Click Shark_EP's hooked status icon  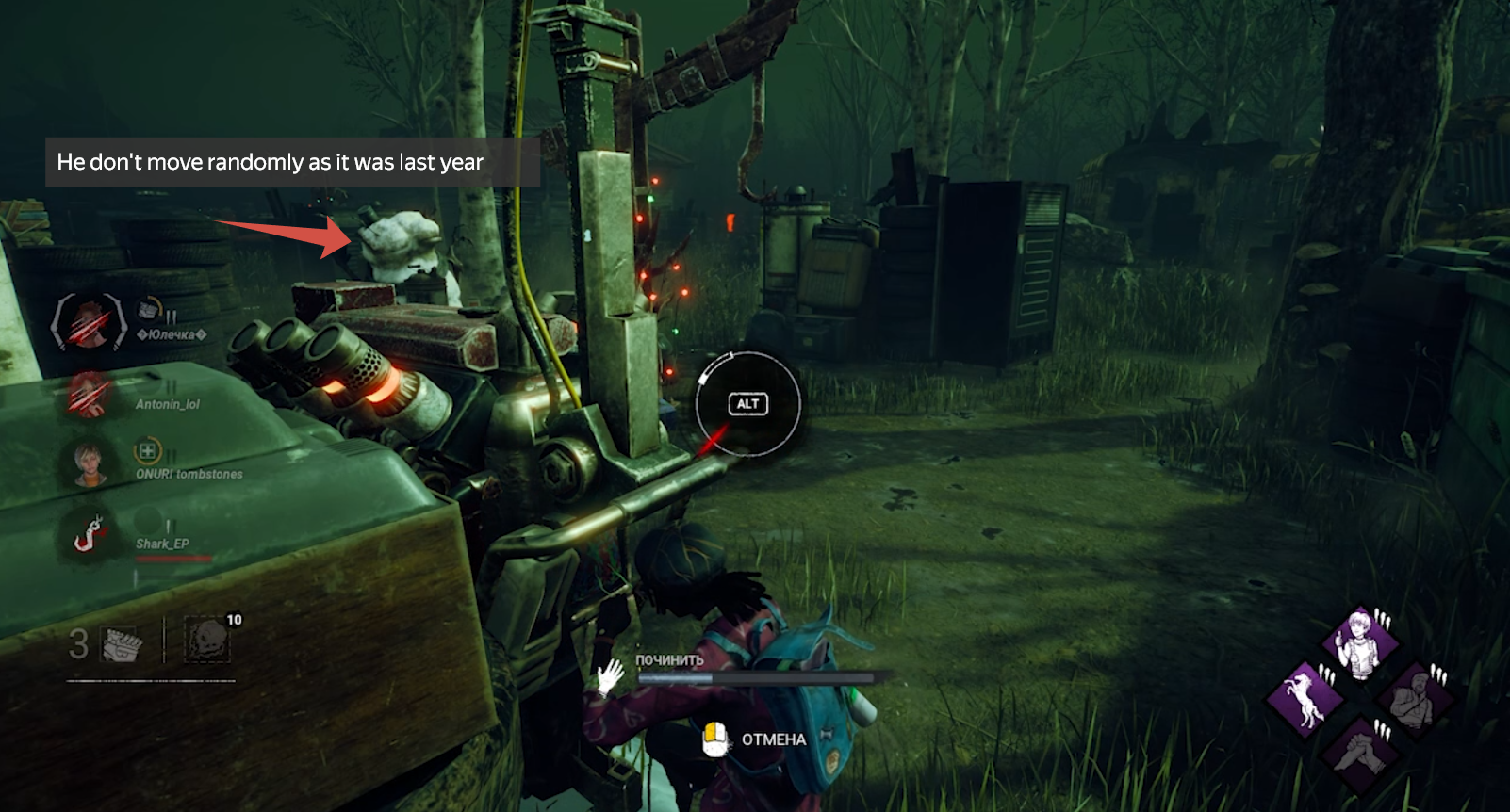[x=90, y=535]
